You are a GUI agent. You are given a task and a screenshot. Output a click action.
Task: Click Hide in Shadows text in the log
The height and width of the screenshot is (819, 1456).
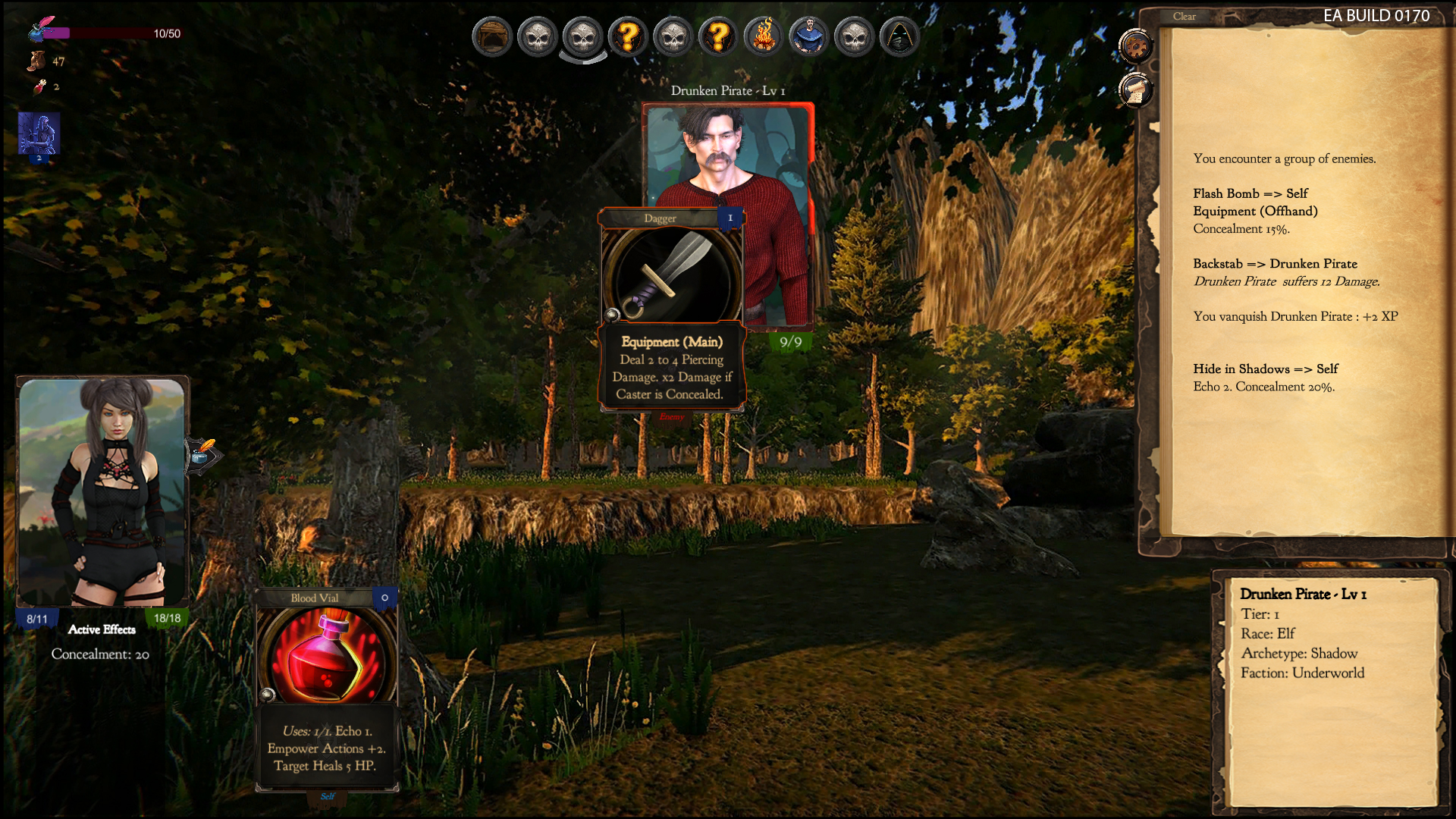1266,369
